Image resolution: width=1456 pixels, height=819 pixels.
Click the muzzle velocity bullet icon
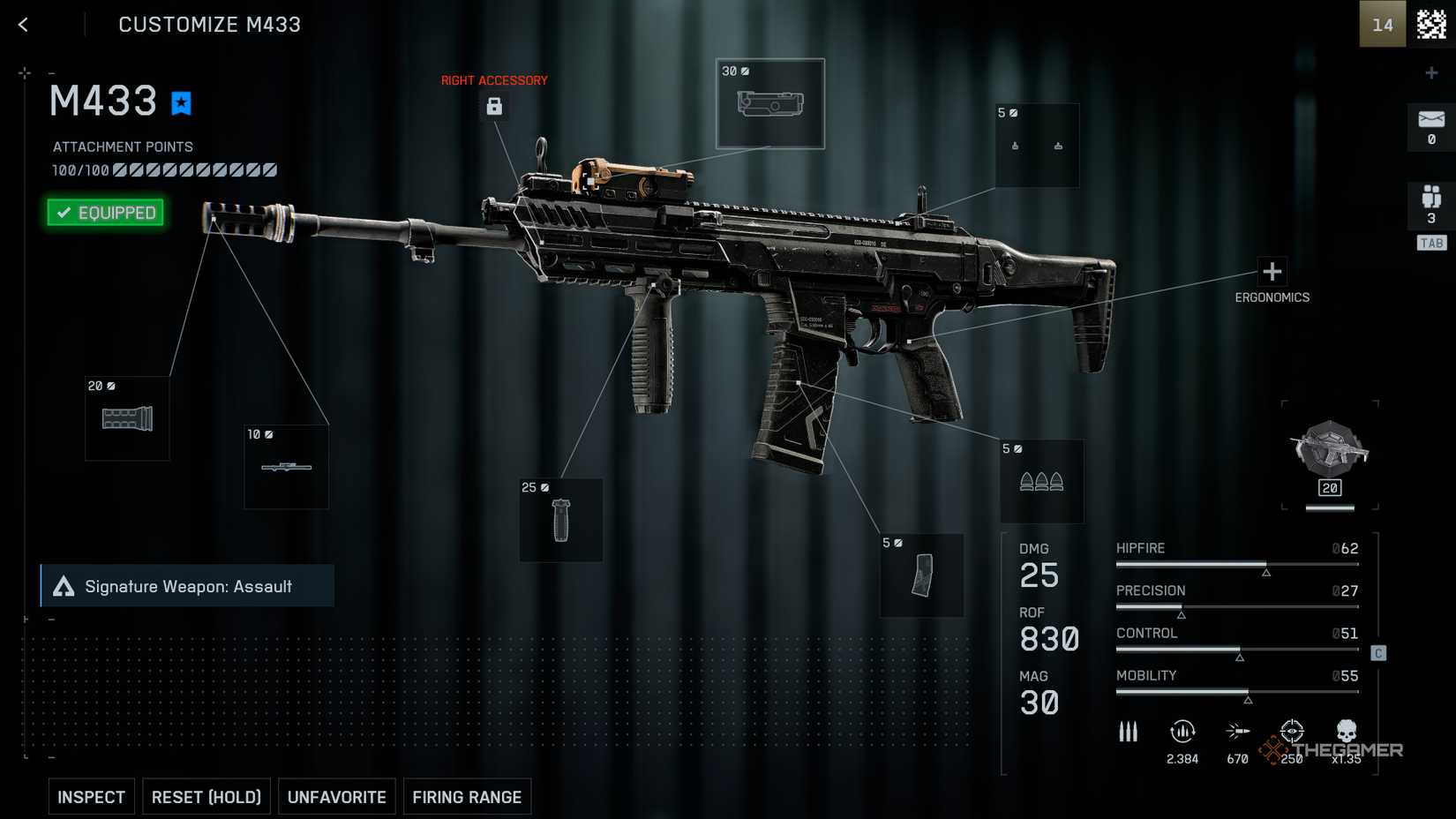point(1237,730)
